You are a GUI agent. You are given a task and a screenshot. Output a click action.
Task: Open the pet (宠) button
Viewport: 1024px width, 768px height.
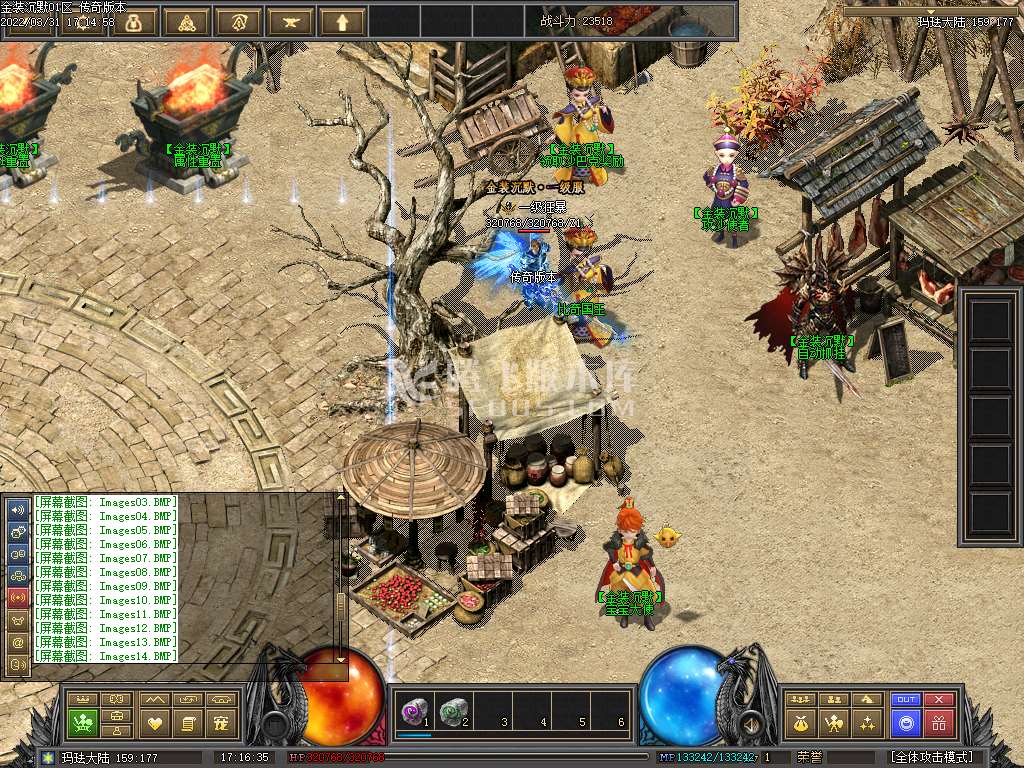(x=223, y=722)
